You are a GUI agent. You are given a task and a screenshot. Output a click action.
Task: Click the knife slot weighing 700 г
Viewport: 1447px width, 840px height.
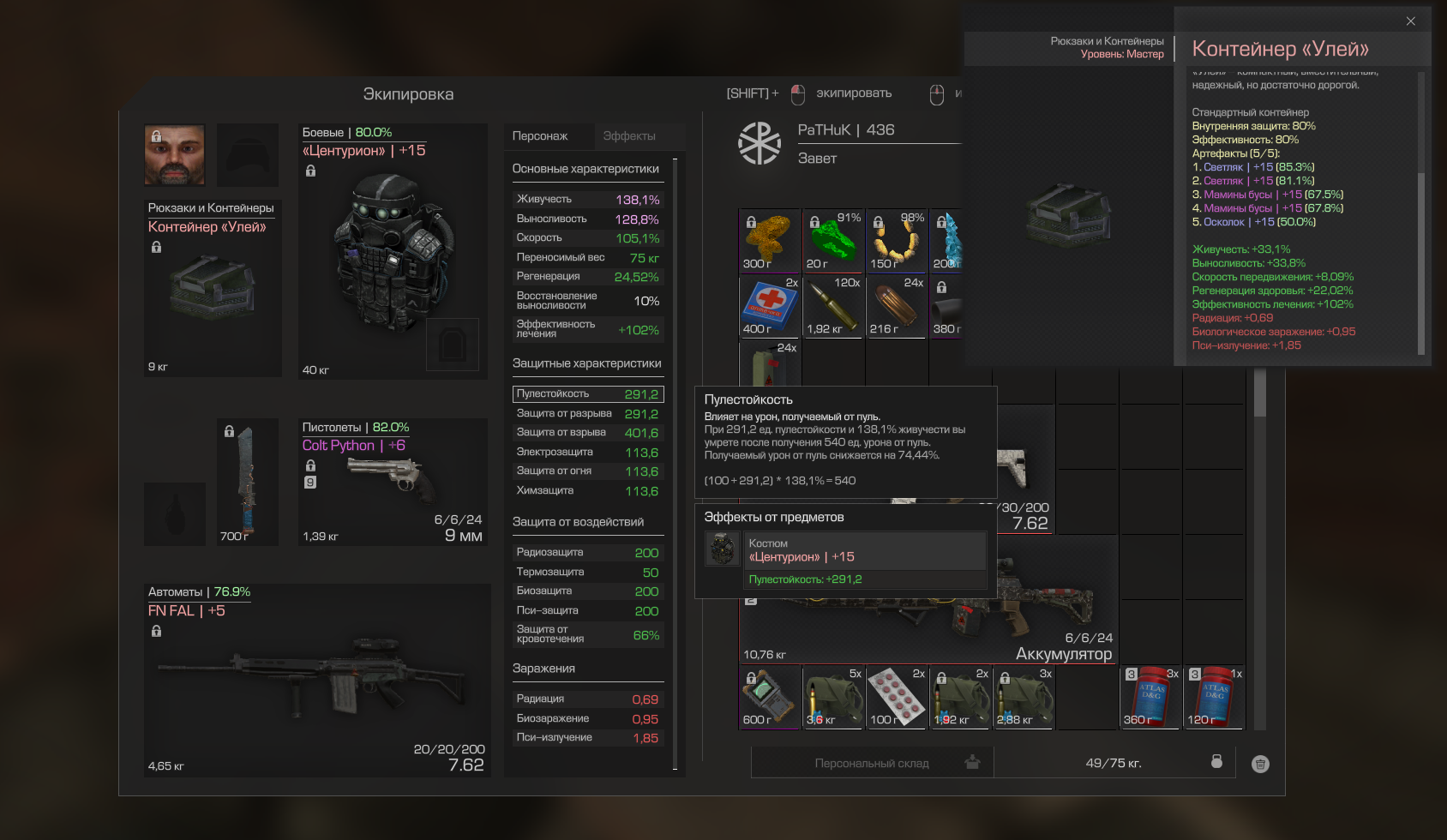[x=248, y=482]
